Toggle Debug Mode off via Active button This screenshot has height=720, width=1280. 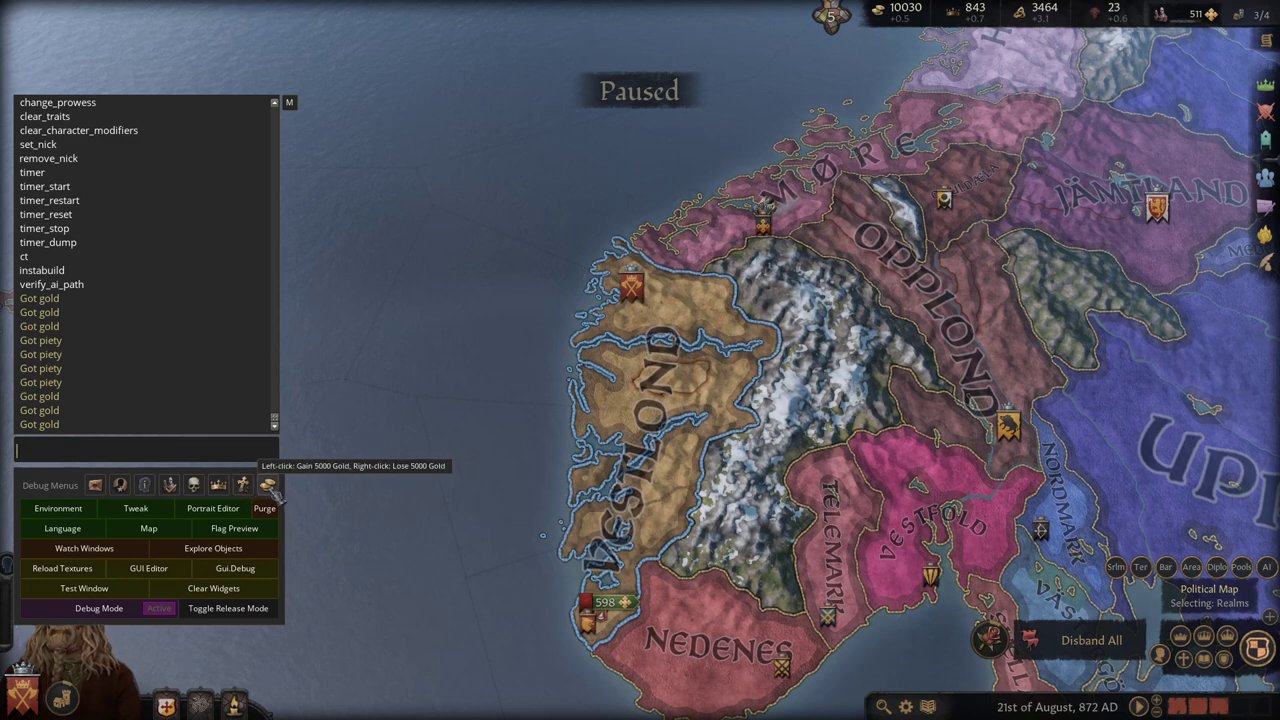159,608
